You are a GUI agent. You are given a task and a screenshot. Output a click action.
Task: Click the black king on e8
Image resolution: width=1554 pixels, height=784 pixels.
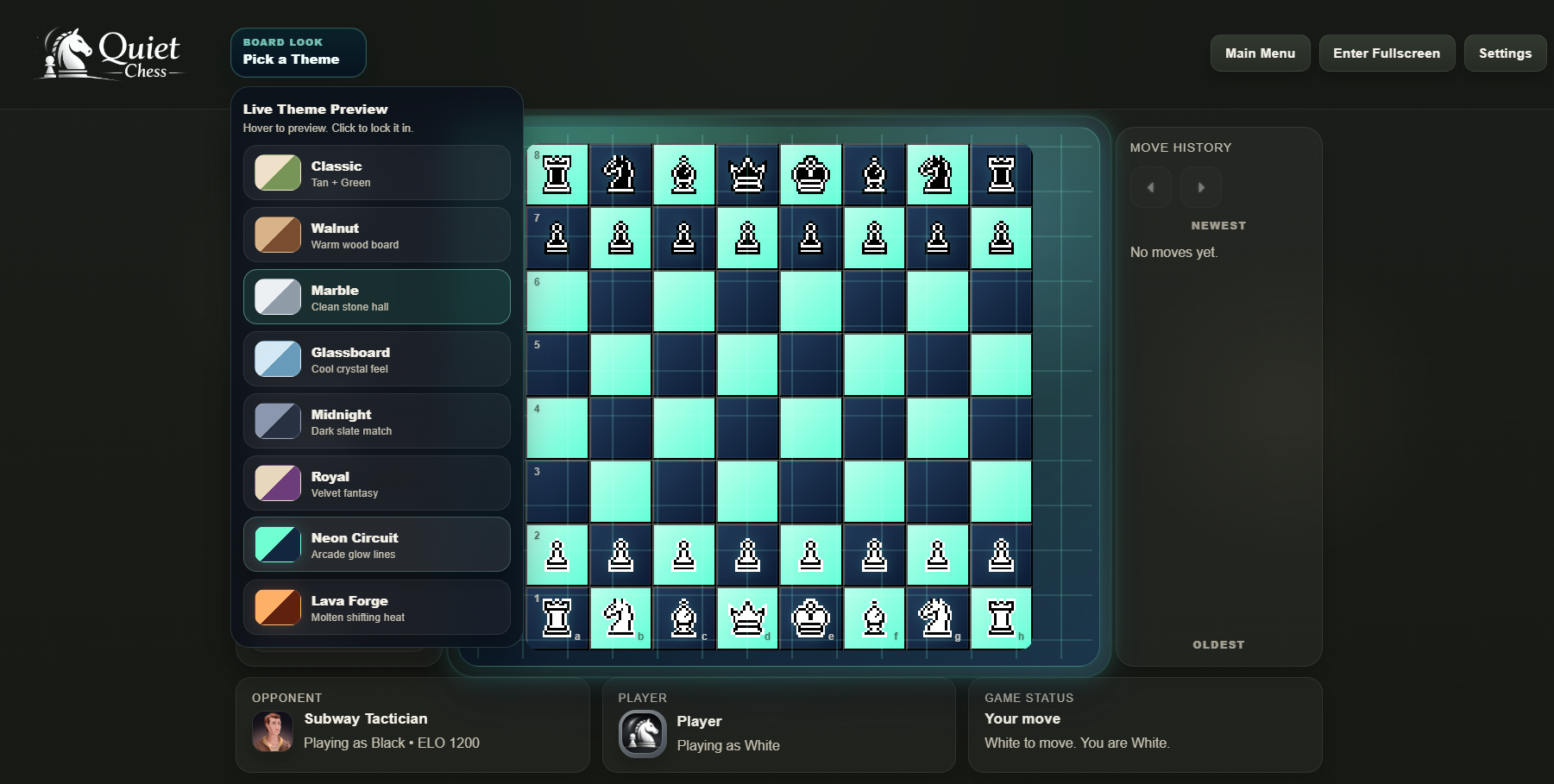tap(811, 175)
